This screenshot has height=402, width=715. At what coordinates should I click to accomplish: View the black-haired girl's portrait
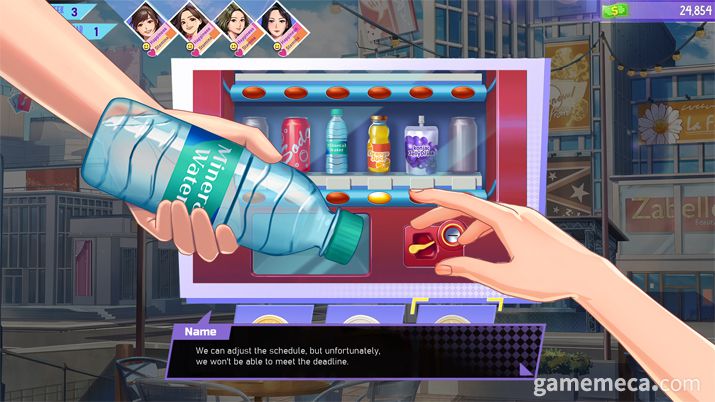[x=275, y=20]
